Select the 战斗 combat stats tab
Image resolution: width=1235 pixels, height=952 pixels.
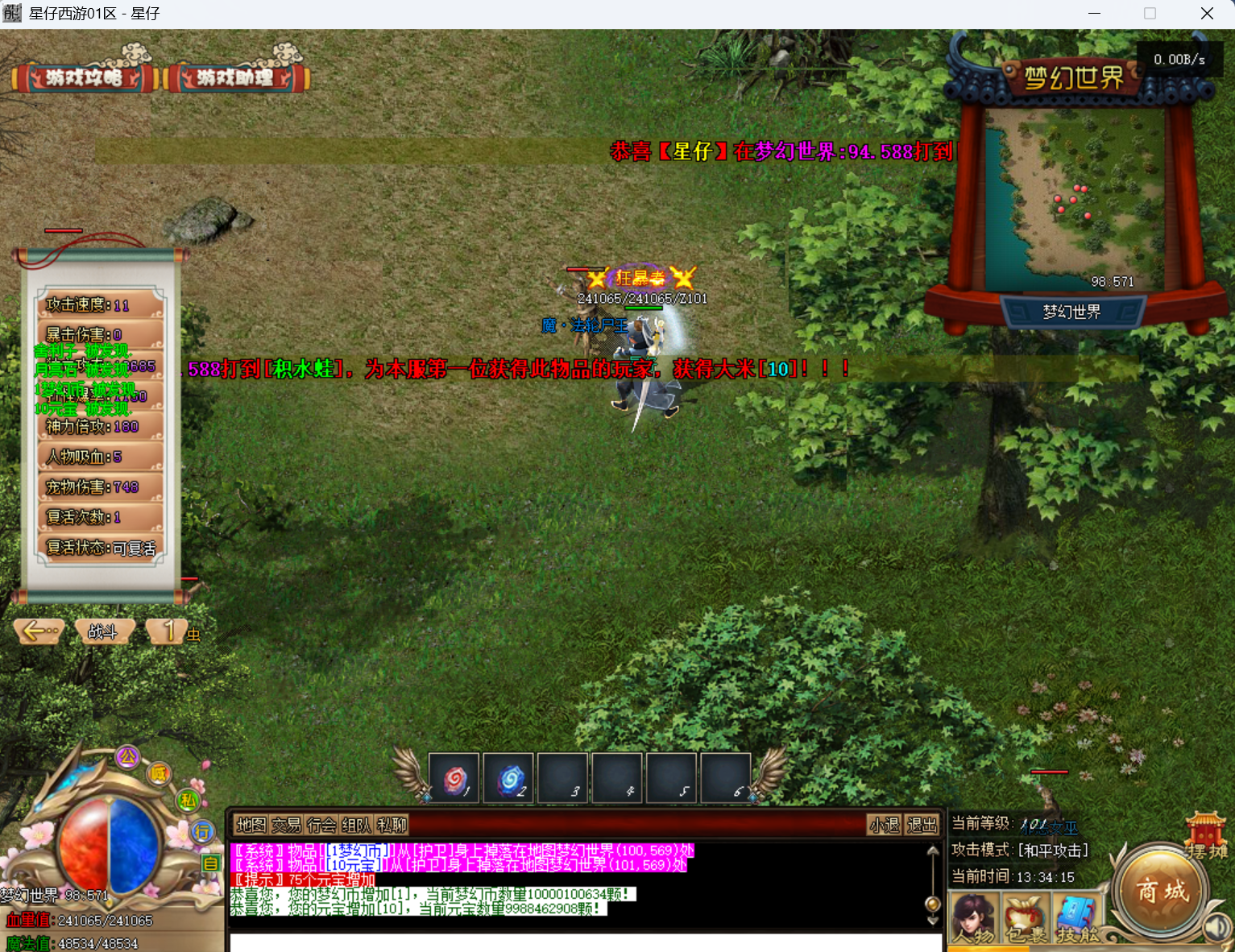click(x=102, y=632)
